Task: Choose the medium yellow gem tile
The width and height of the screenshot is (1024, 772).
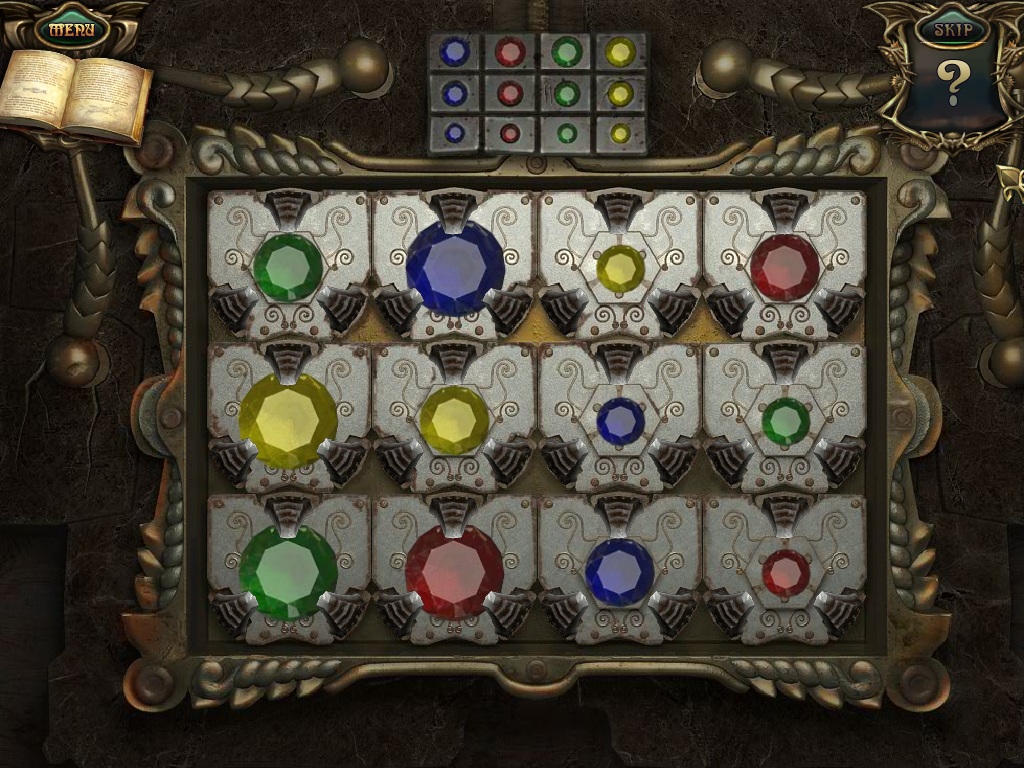Action: tap(454, 421)
